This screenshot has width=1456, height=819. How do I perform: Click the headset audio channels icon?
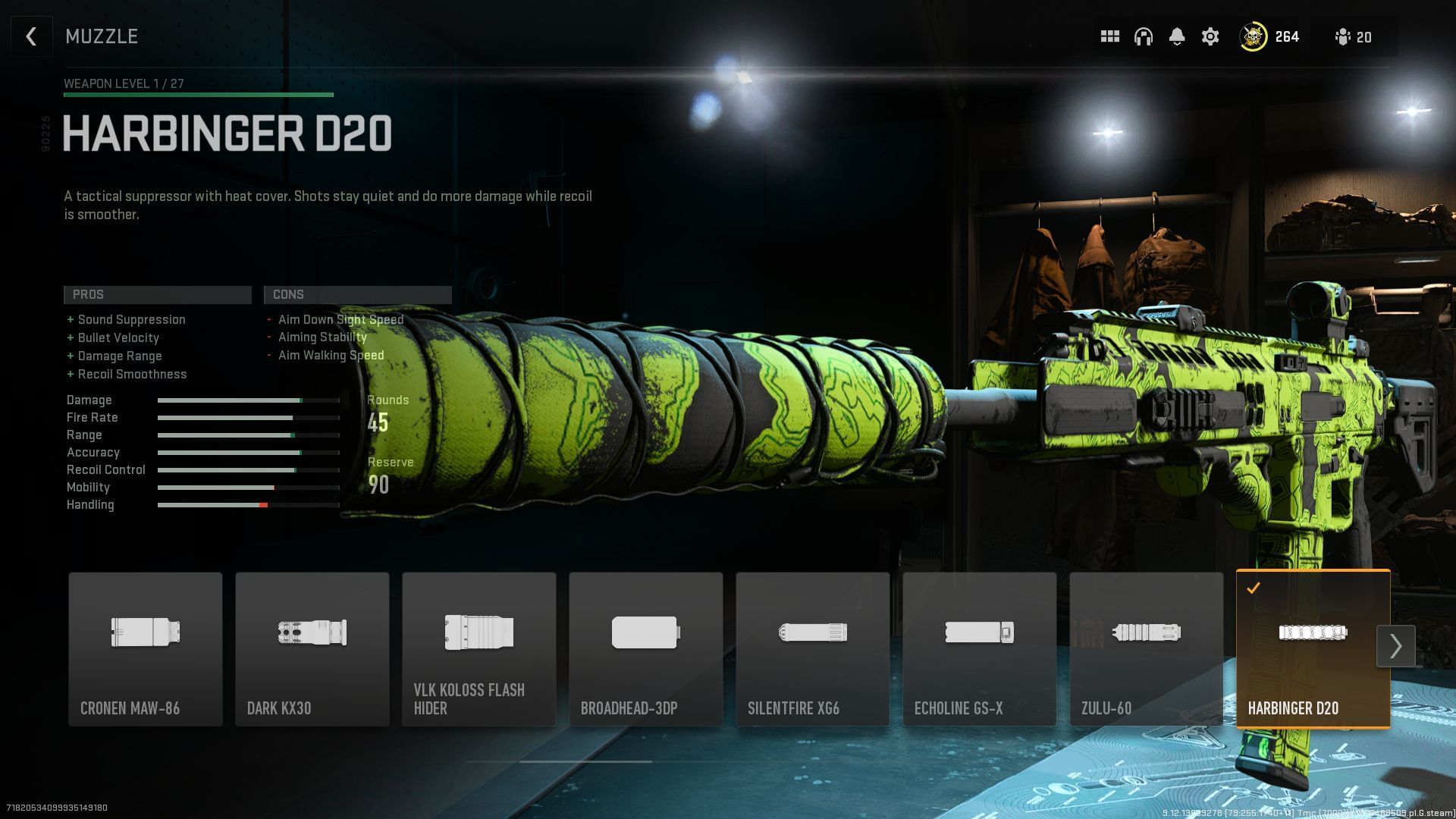(1144, 36)
